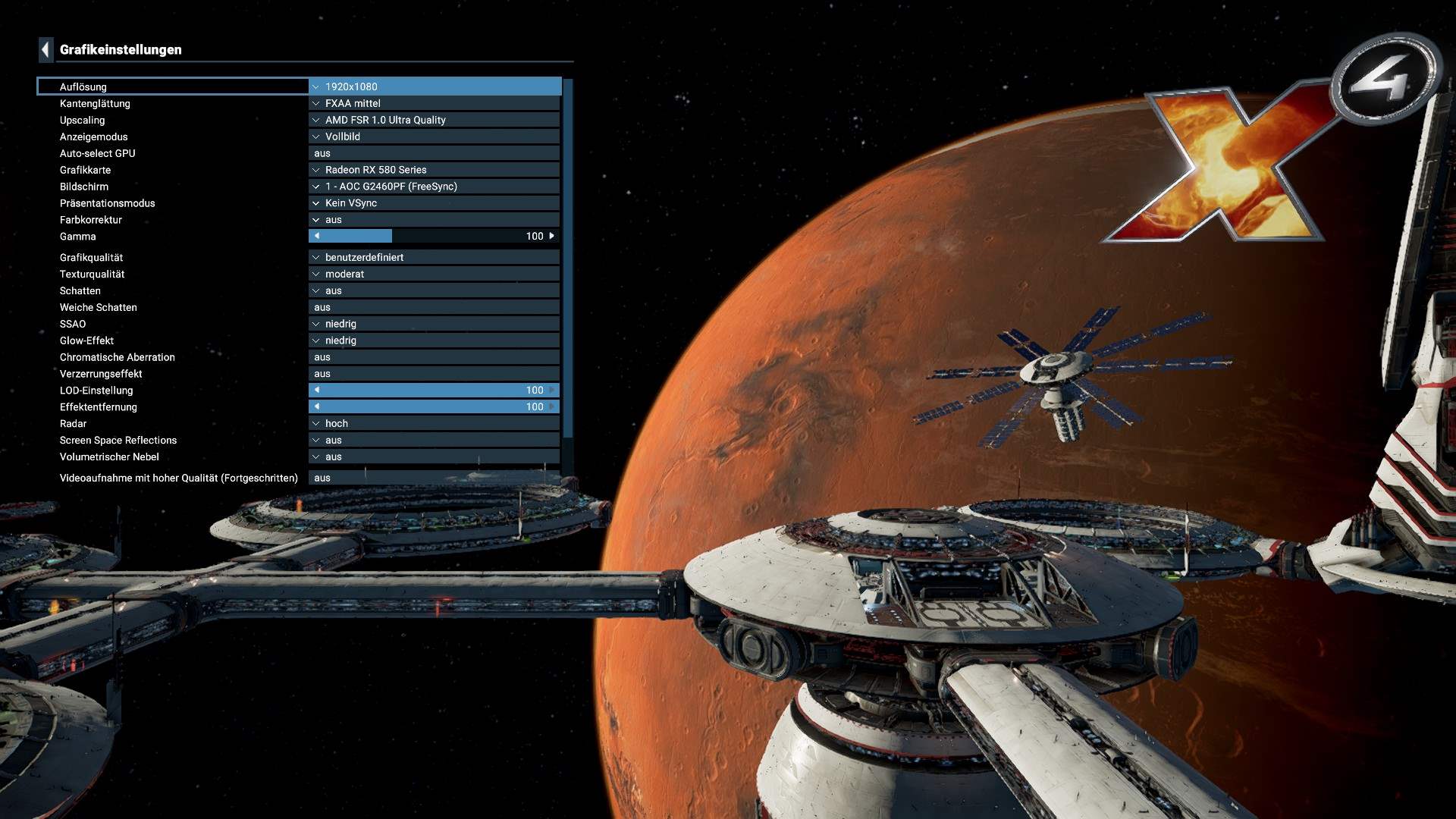Change Volumetrischer Nebel setting
This screenshot has width=1456, height=819.
(434, 457)
